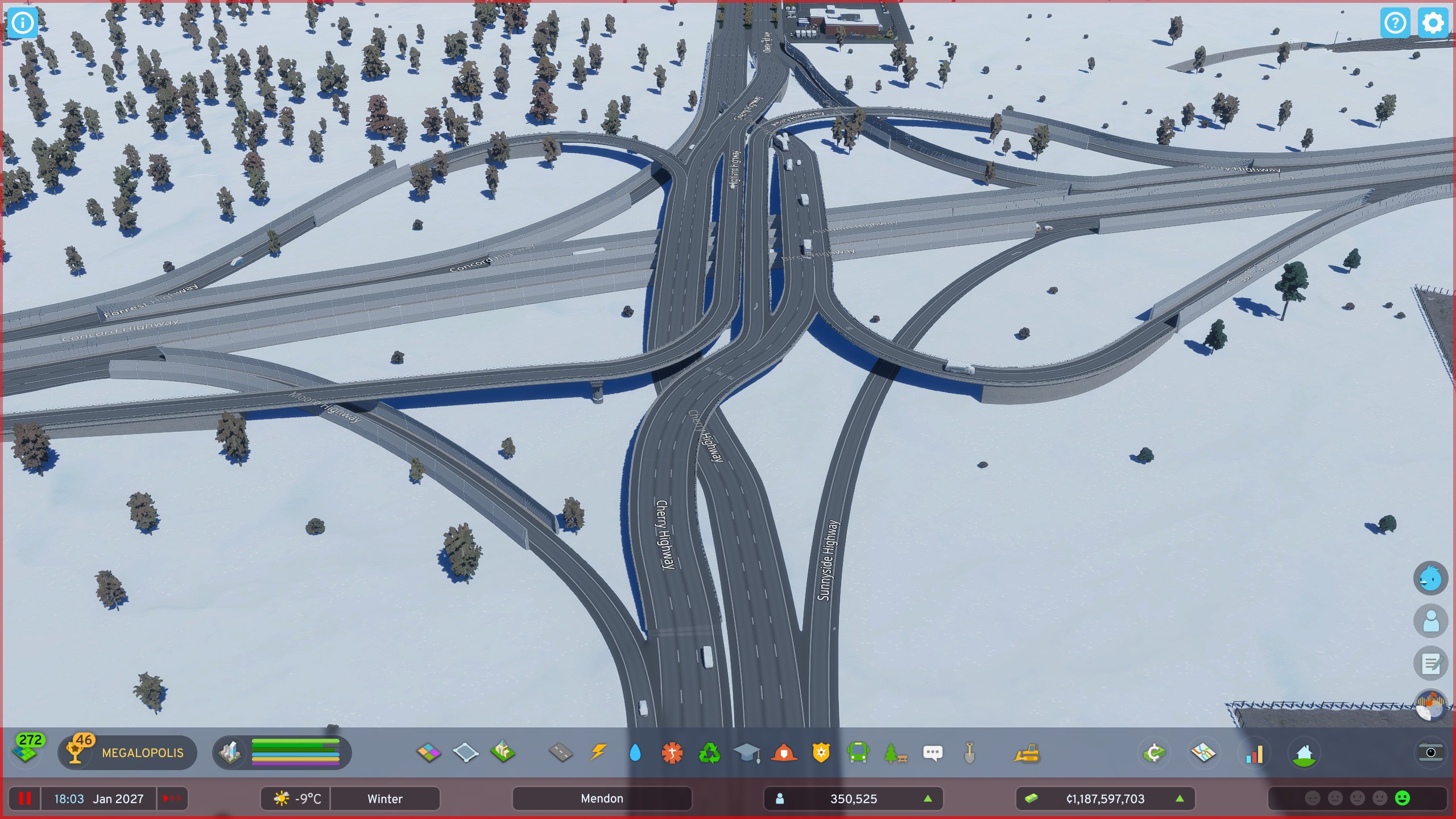Select the Electricity service tool
Viewport: 1456px width, 819px height.
point(598,752)
